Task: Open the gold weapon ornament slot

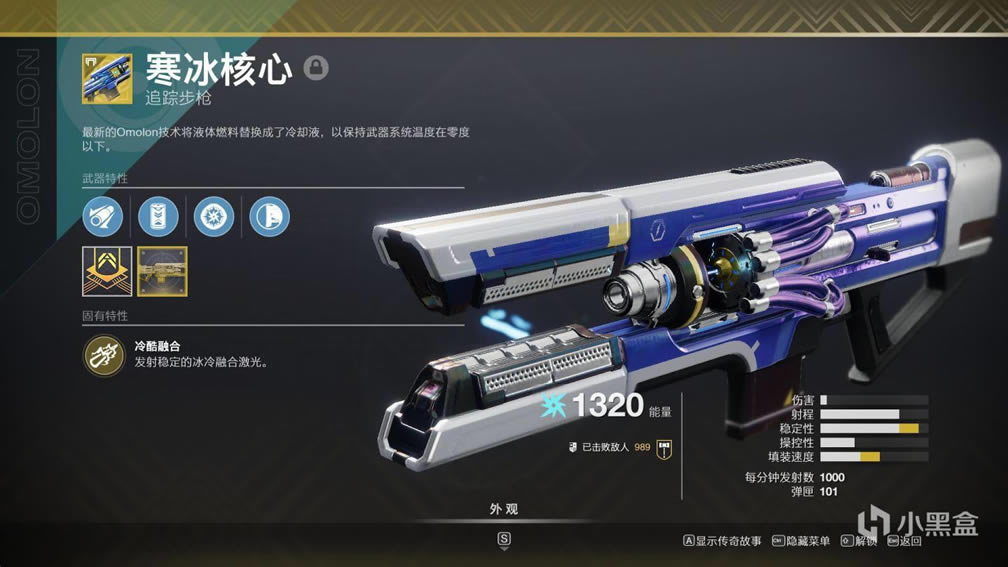Action: [162, 272]
